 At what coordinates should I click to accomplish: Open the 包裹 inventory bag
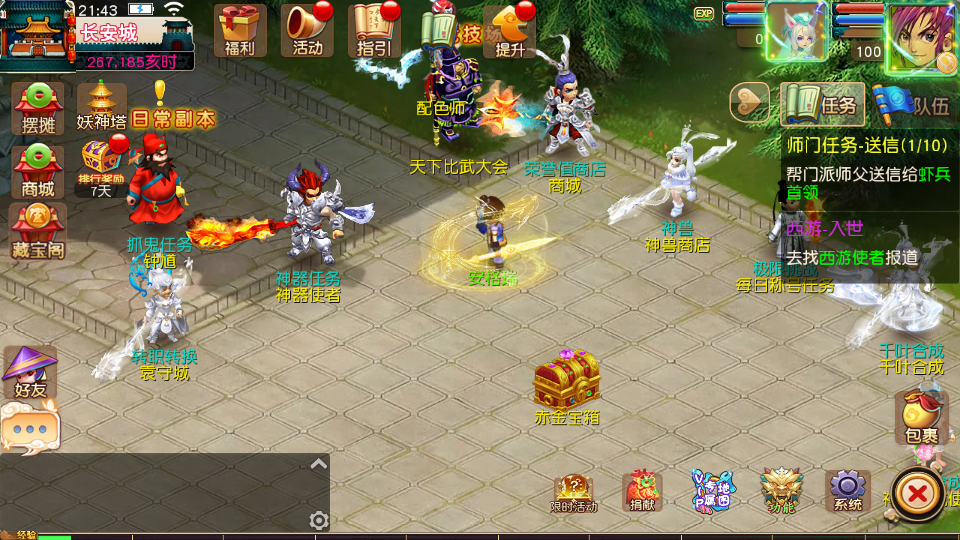point(920,416)
